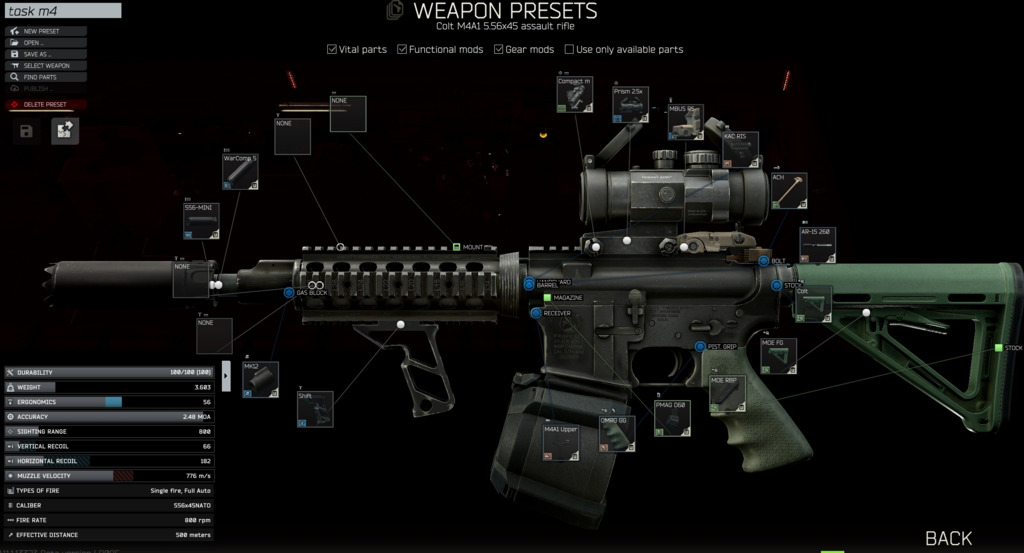Select the Prism 2.5x scope slot
This screenshot has width=1024, height=553.
click(x=631, y=104)
